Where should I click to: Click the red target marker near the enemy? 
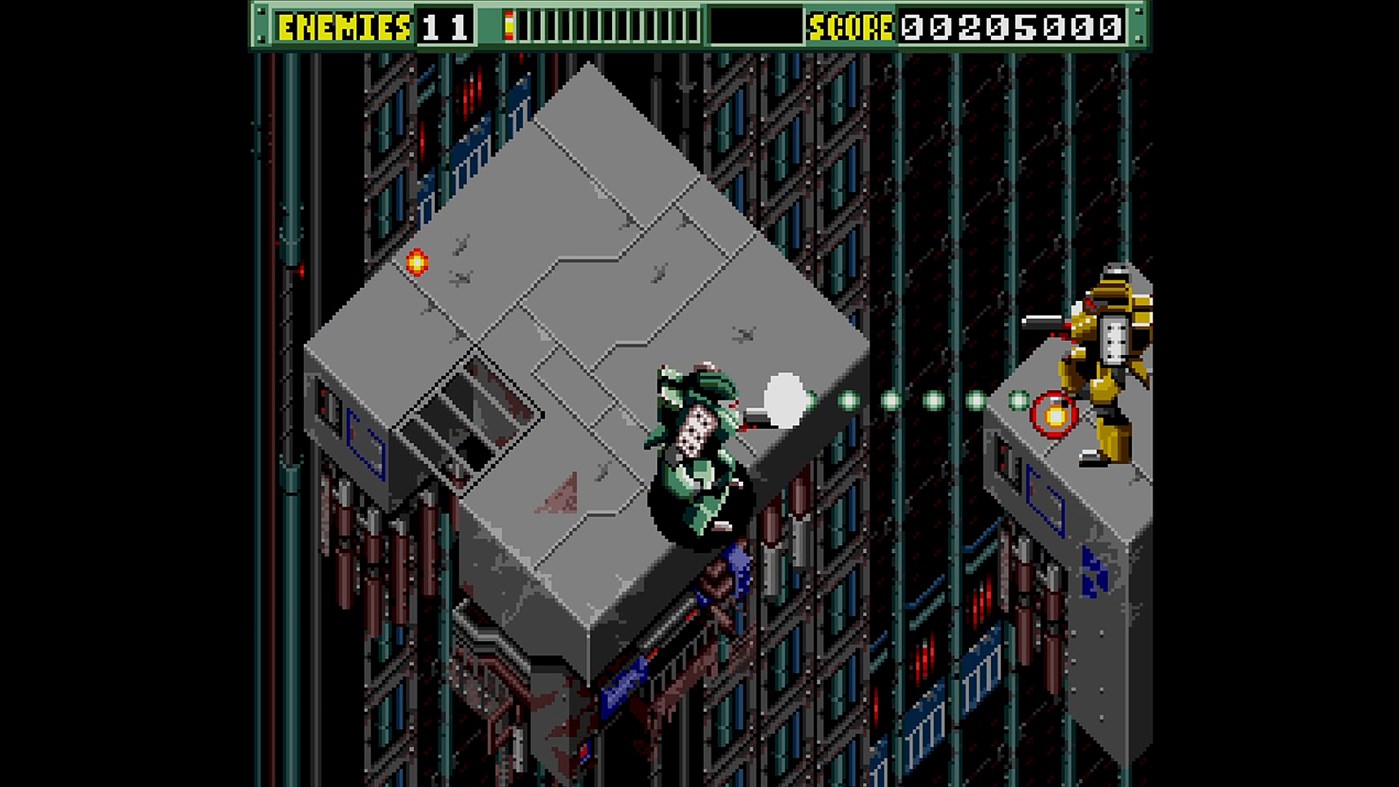pos(1052,414)
